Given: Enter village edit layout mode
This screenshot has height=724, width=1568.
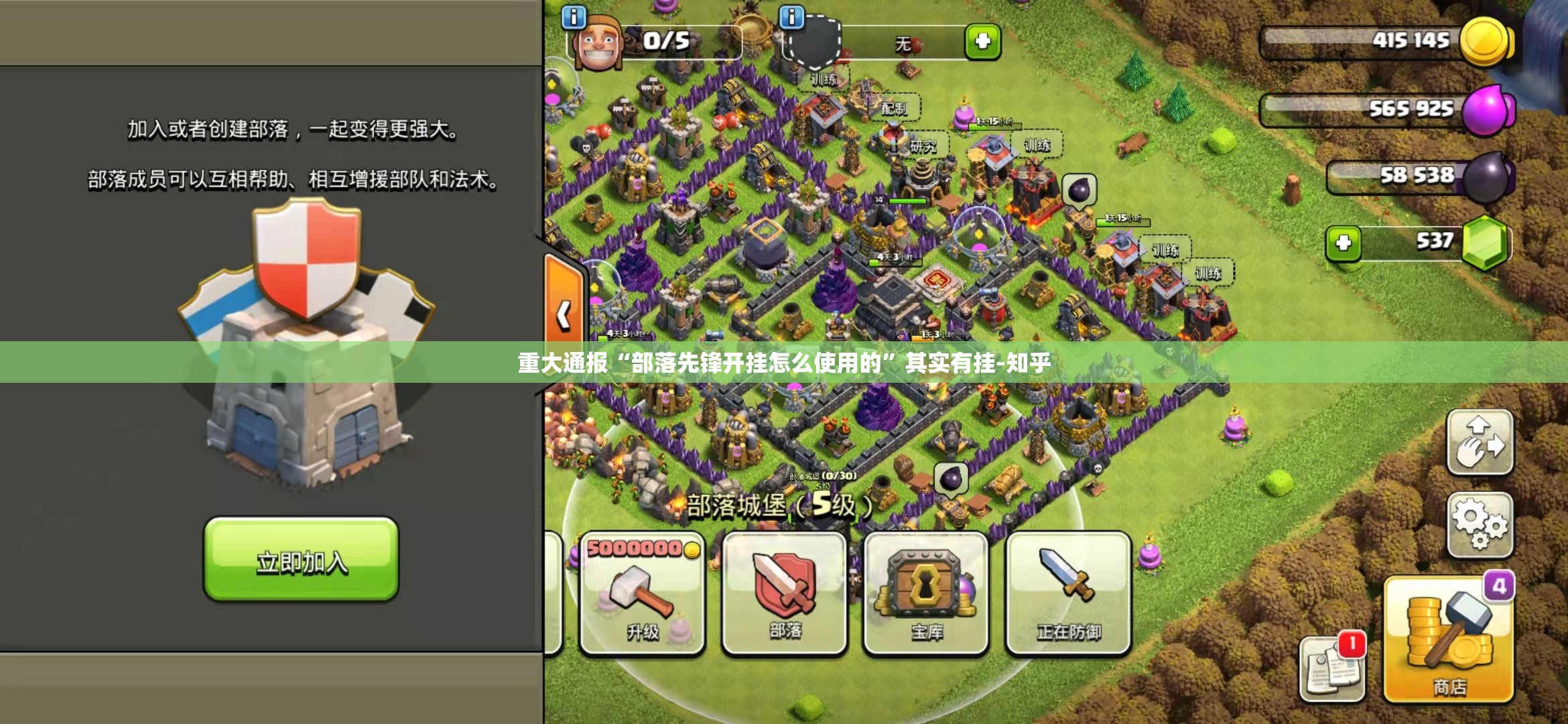Looking at the screenshot, I should pyautogui.click(x=1480, y=442).
